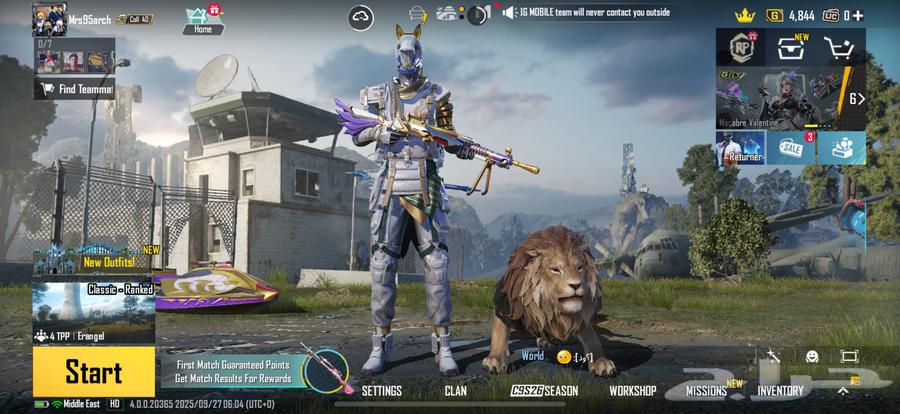This screenshot has height=414, width=900.
Task: Click Find Teammates button
Action: pyautogui.click(x=75, y=89)
